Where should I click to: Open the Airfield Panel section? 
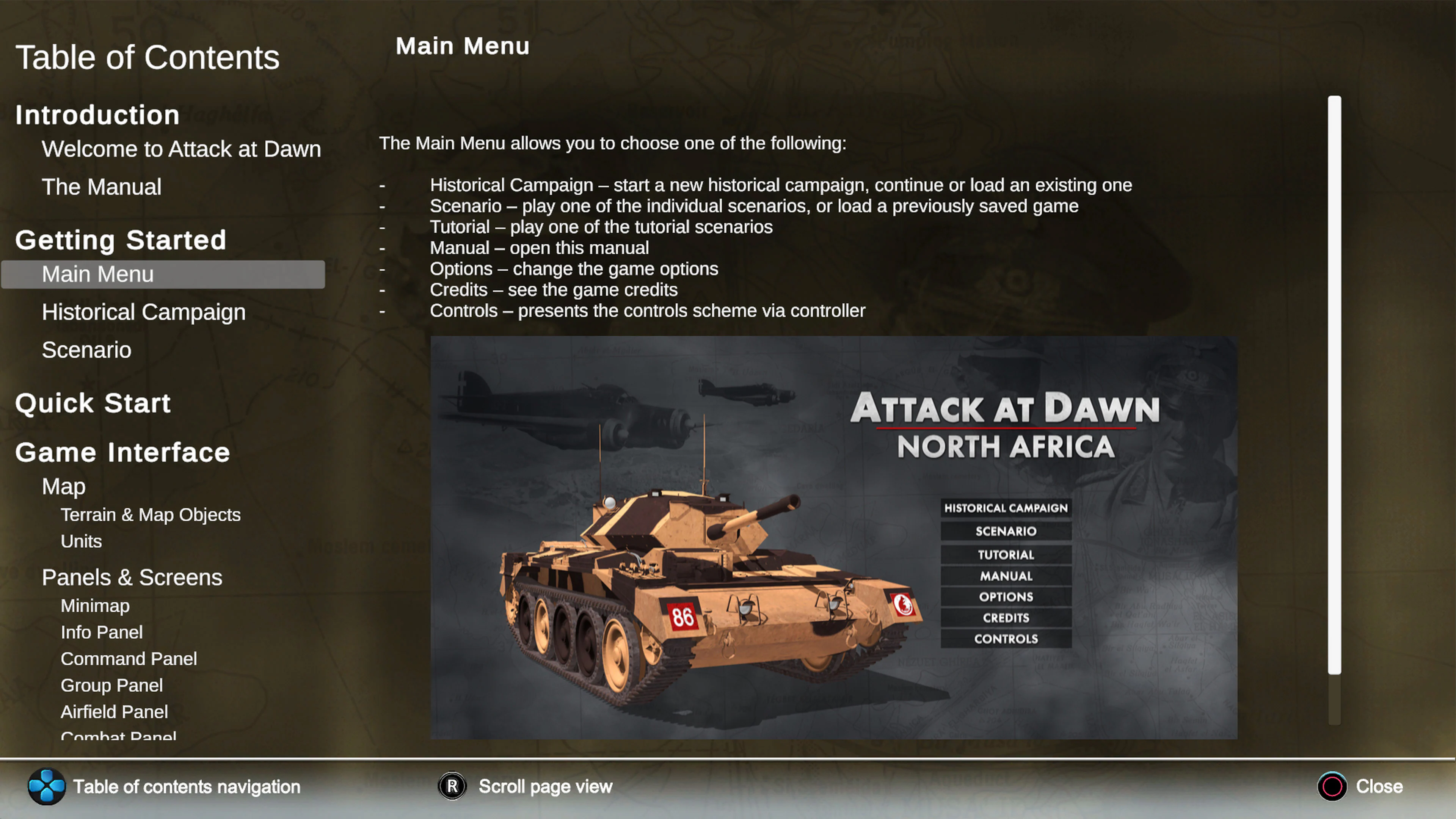point(114,712)
